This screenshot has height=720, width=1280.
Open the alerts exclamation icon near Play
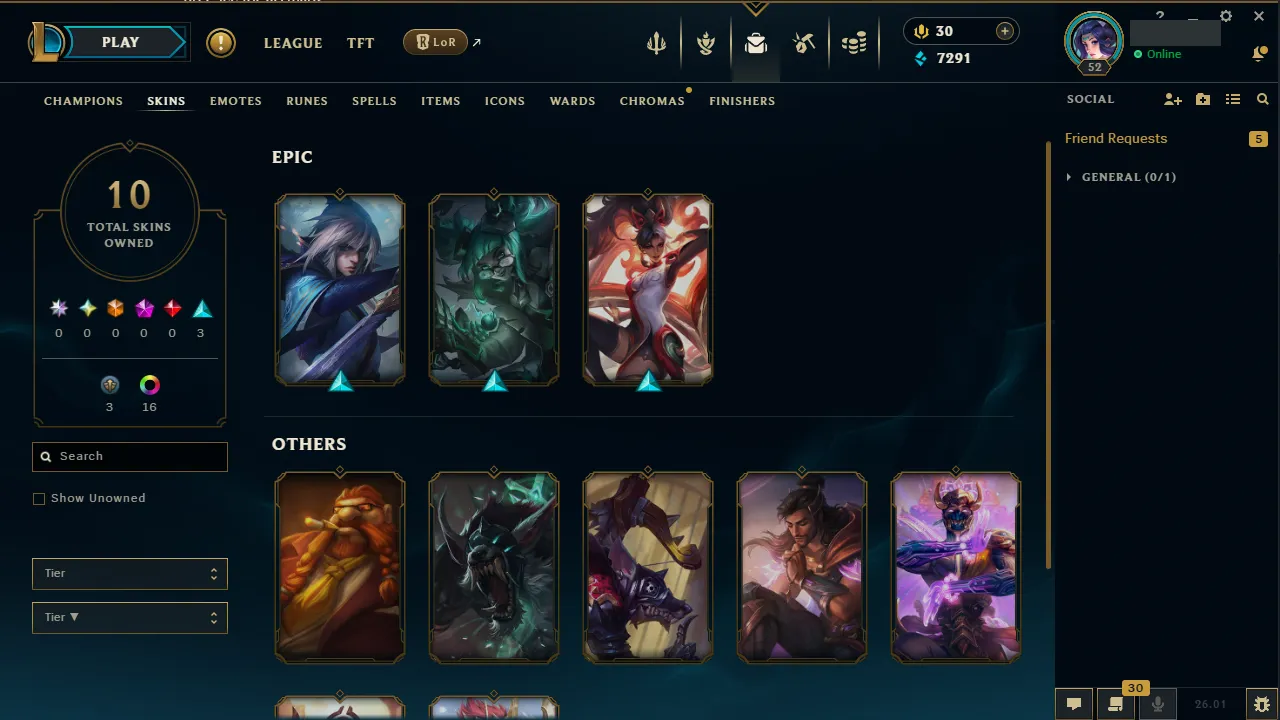coord(220,42)
